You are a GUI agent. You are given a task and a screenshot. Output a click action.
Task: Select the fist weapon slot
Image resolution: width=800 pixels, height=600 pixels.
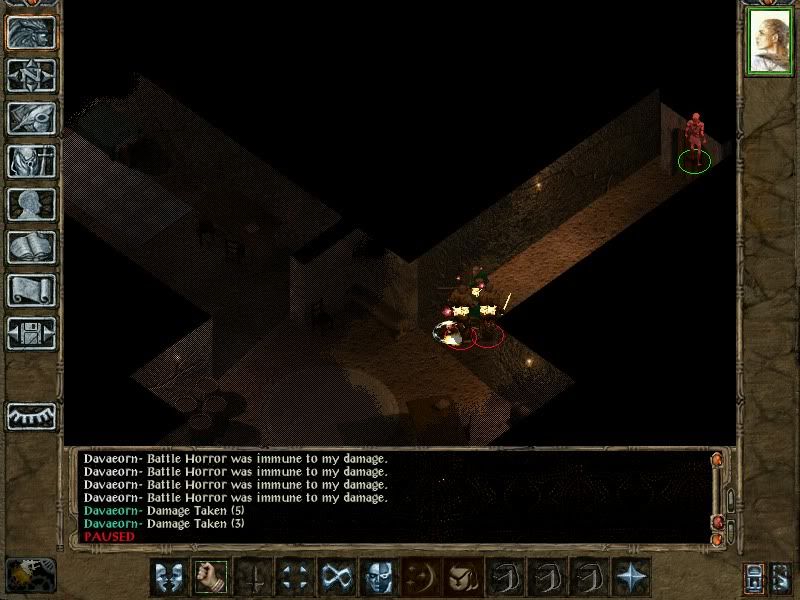pos(210,577)
